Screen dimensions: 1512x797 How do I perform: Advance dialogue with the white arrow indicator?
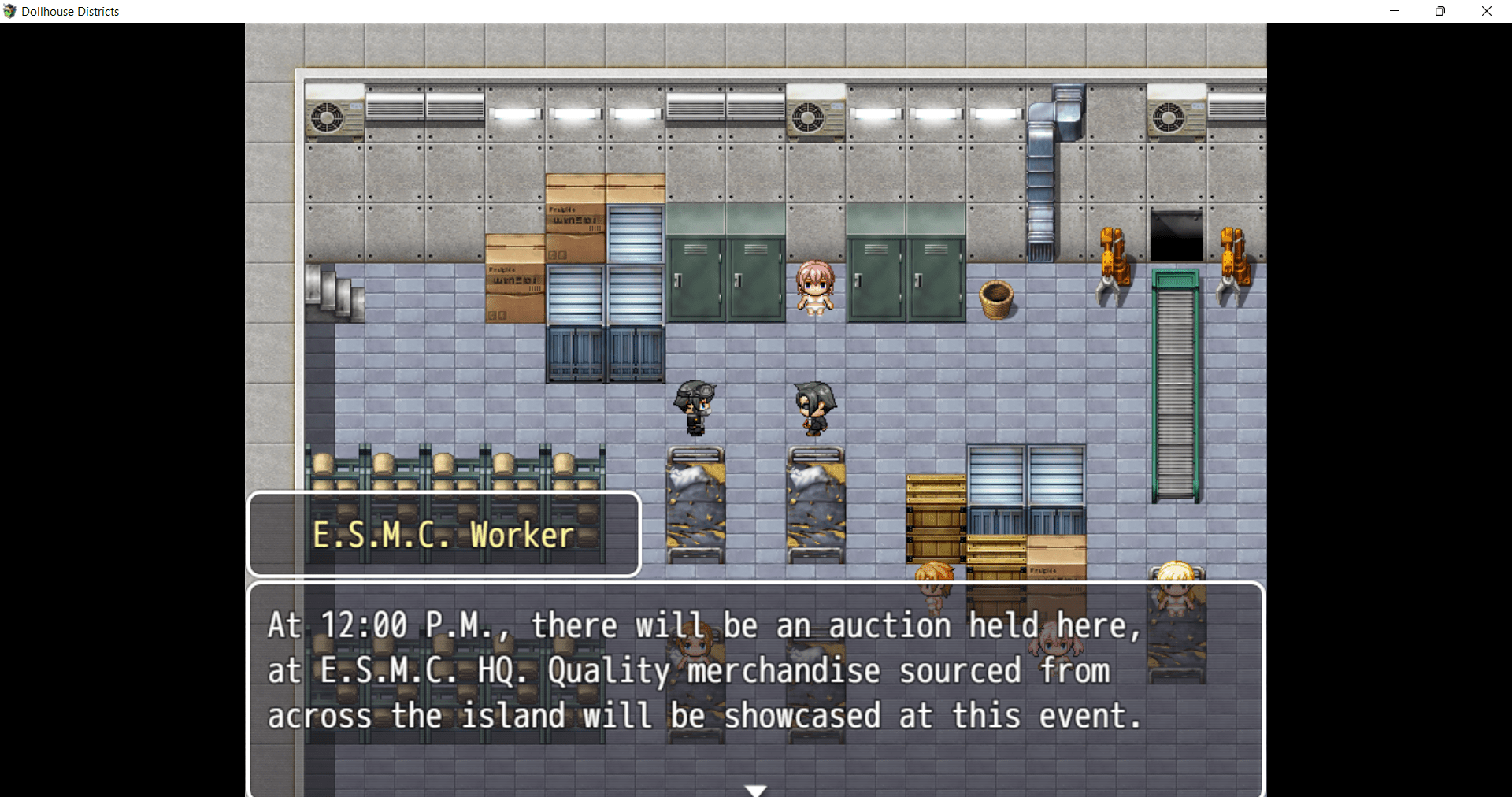[755, 789]
